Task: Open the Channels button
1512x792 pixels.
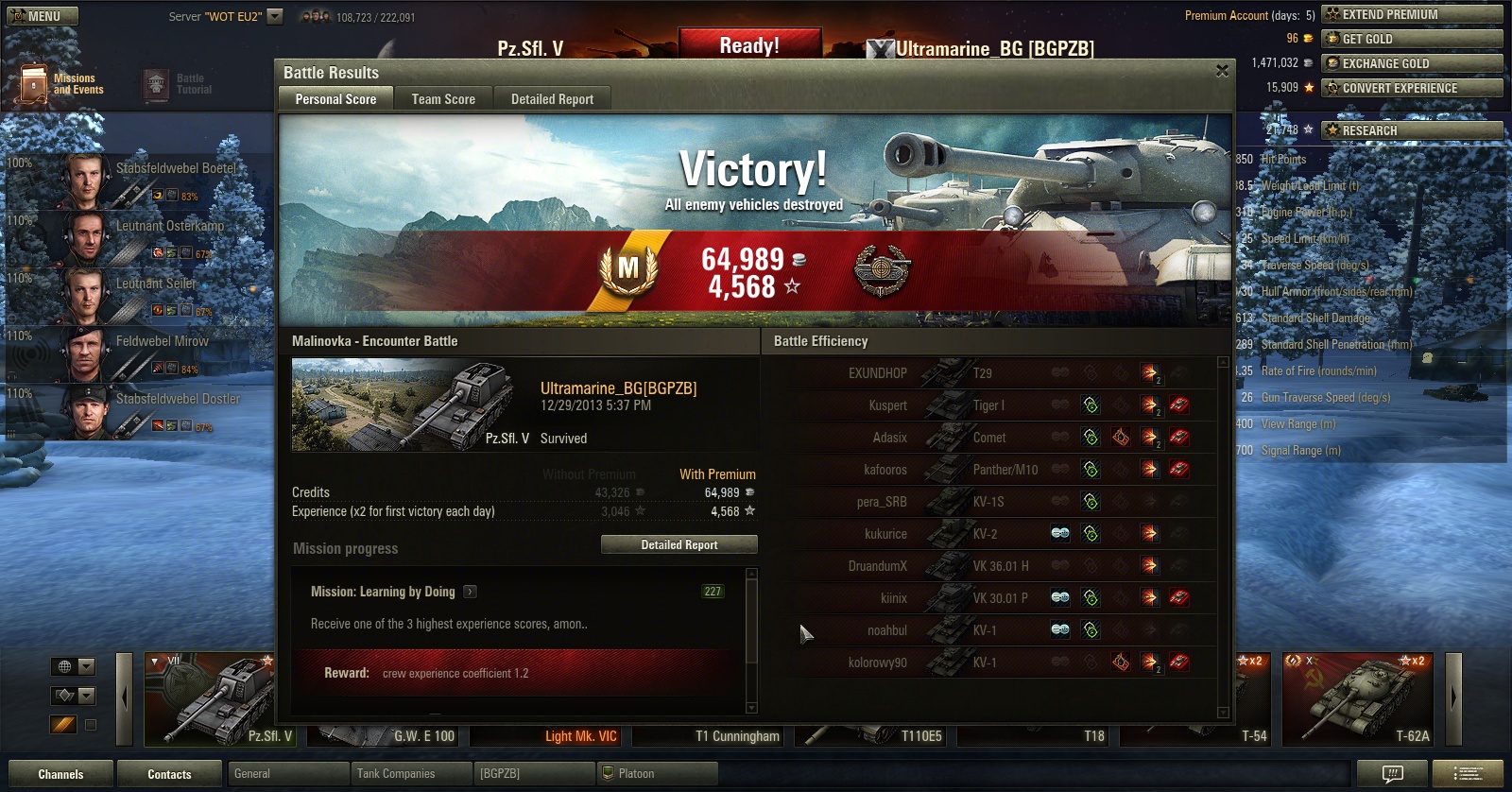Action: [x=60, y=774]
